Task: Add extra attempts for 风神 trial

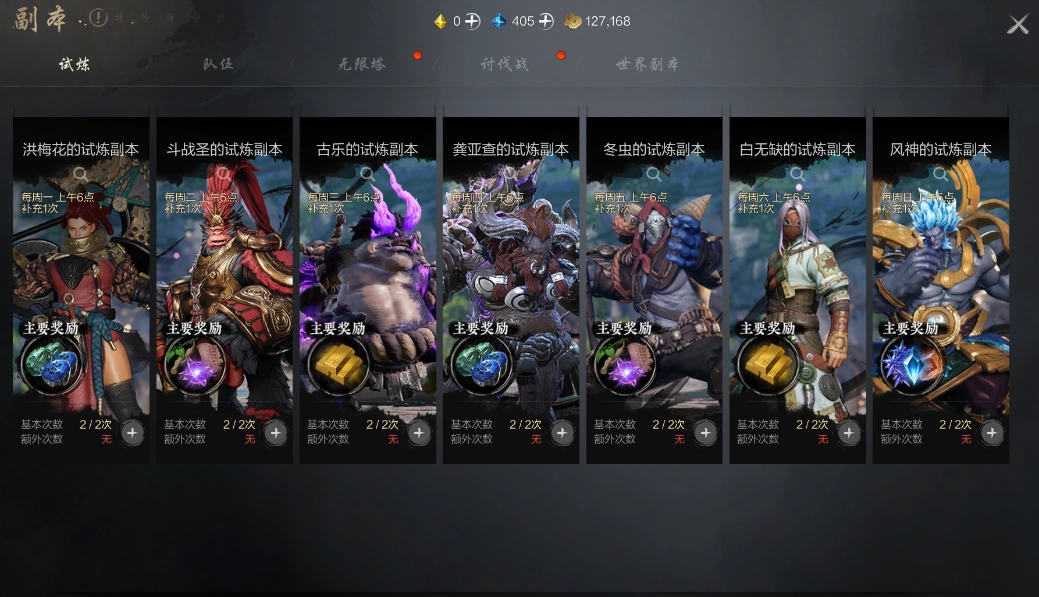Action: click(991, 432)
